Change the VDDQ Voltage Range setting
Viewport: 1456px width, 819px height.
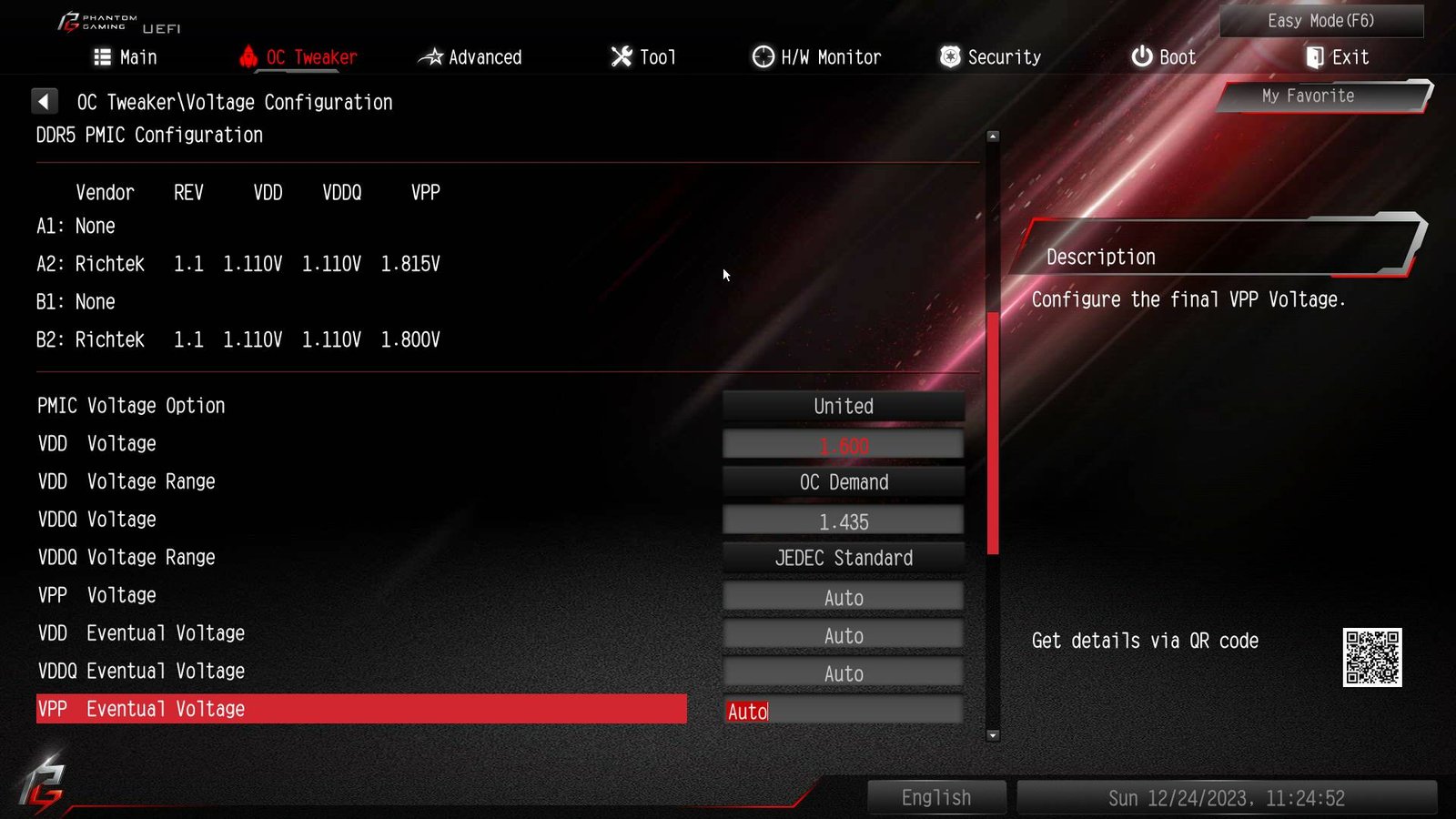(x=844, y=558)
